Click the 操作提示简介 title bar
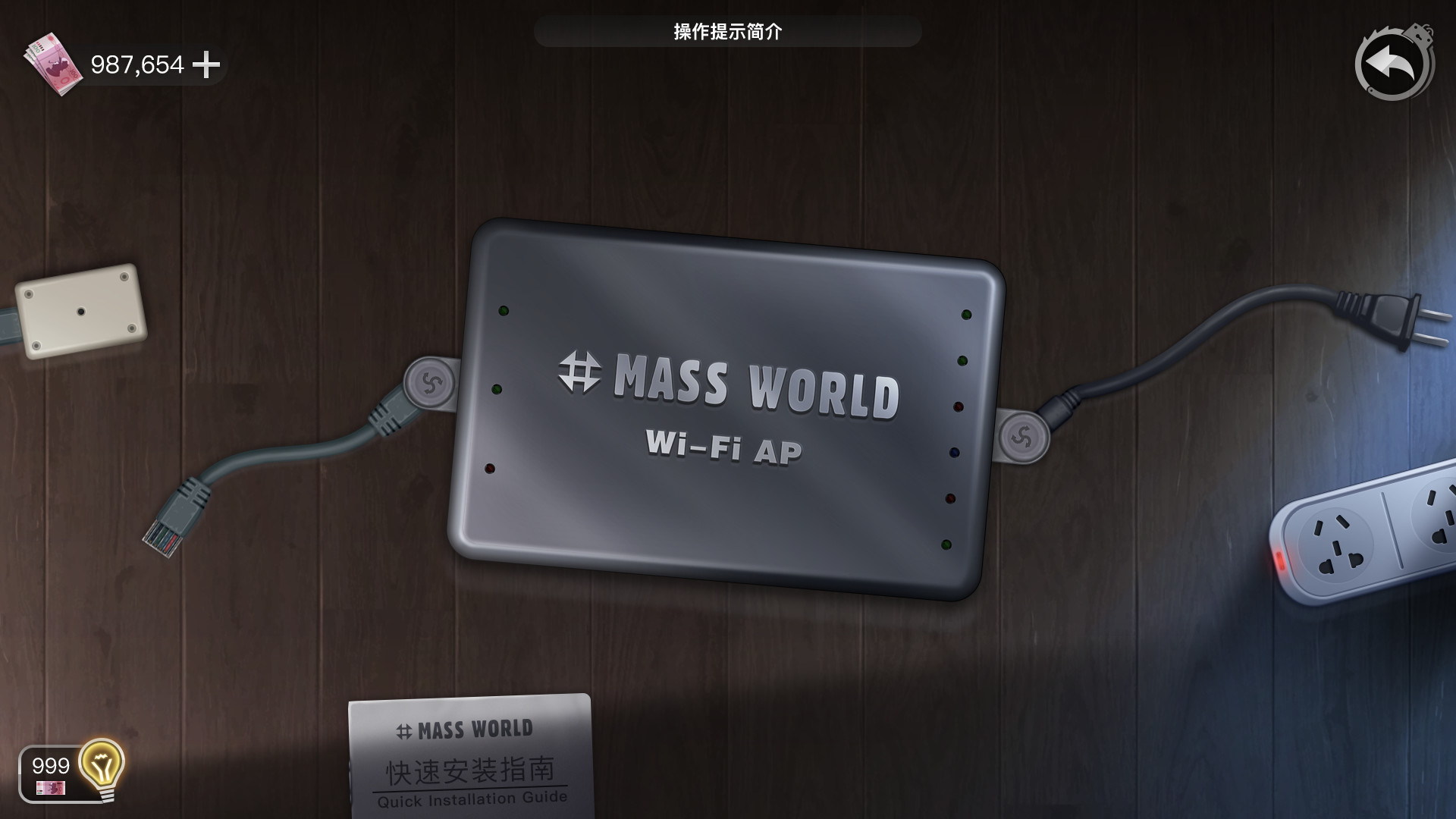Viewport: 1456px width, 819px height. click(728, 32)
